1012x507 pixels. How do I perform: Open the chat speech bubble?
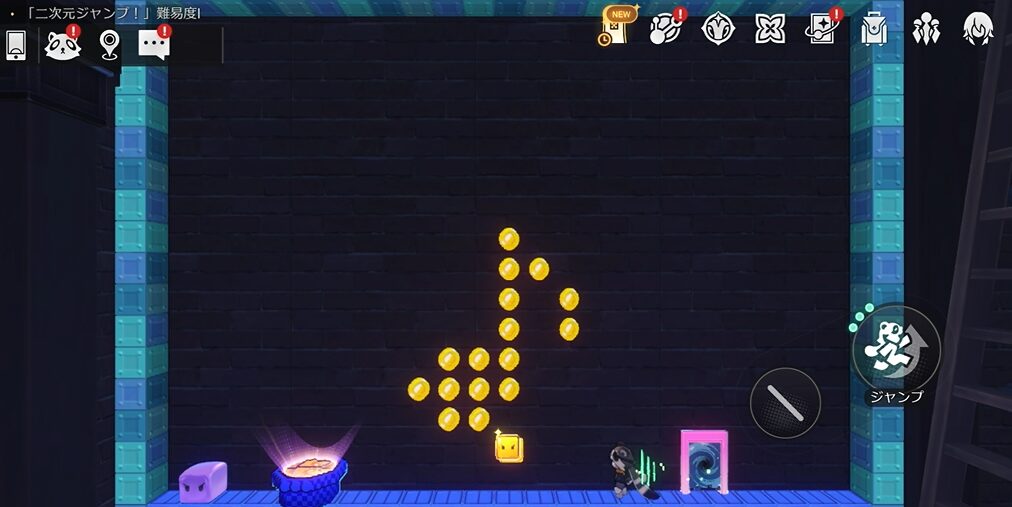tap(154, 45)
